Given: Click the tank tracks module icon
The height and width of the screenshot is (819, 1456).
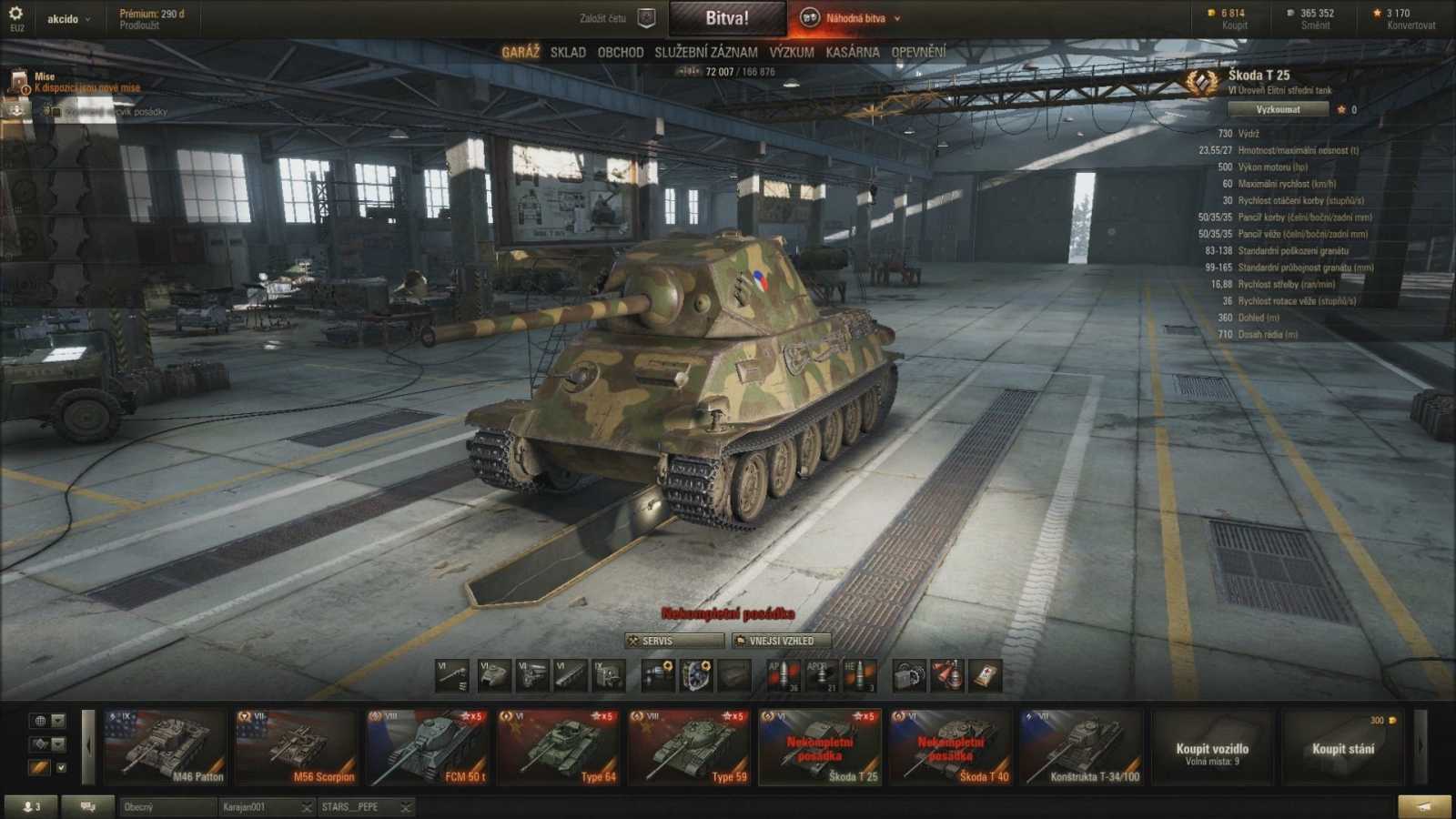Looking at the screenshot, I should [569, 676].
